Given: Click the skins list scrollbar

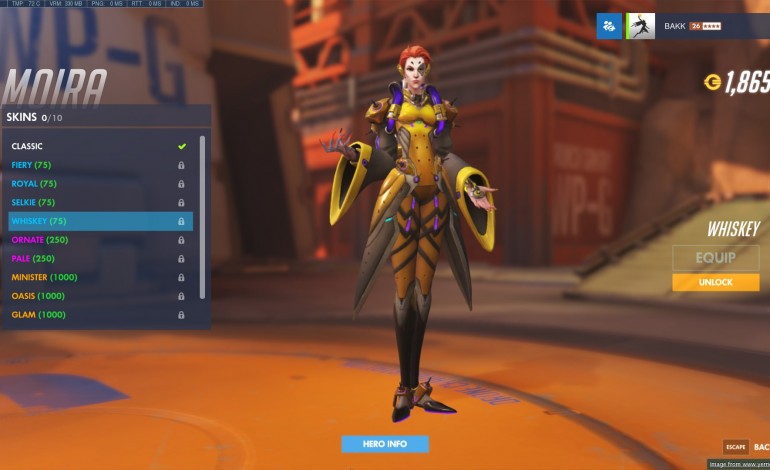Looking at the screenshot, I should [x=203, y=215].
